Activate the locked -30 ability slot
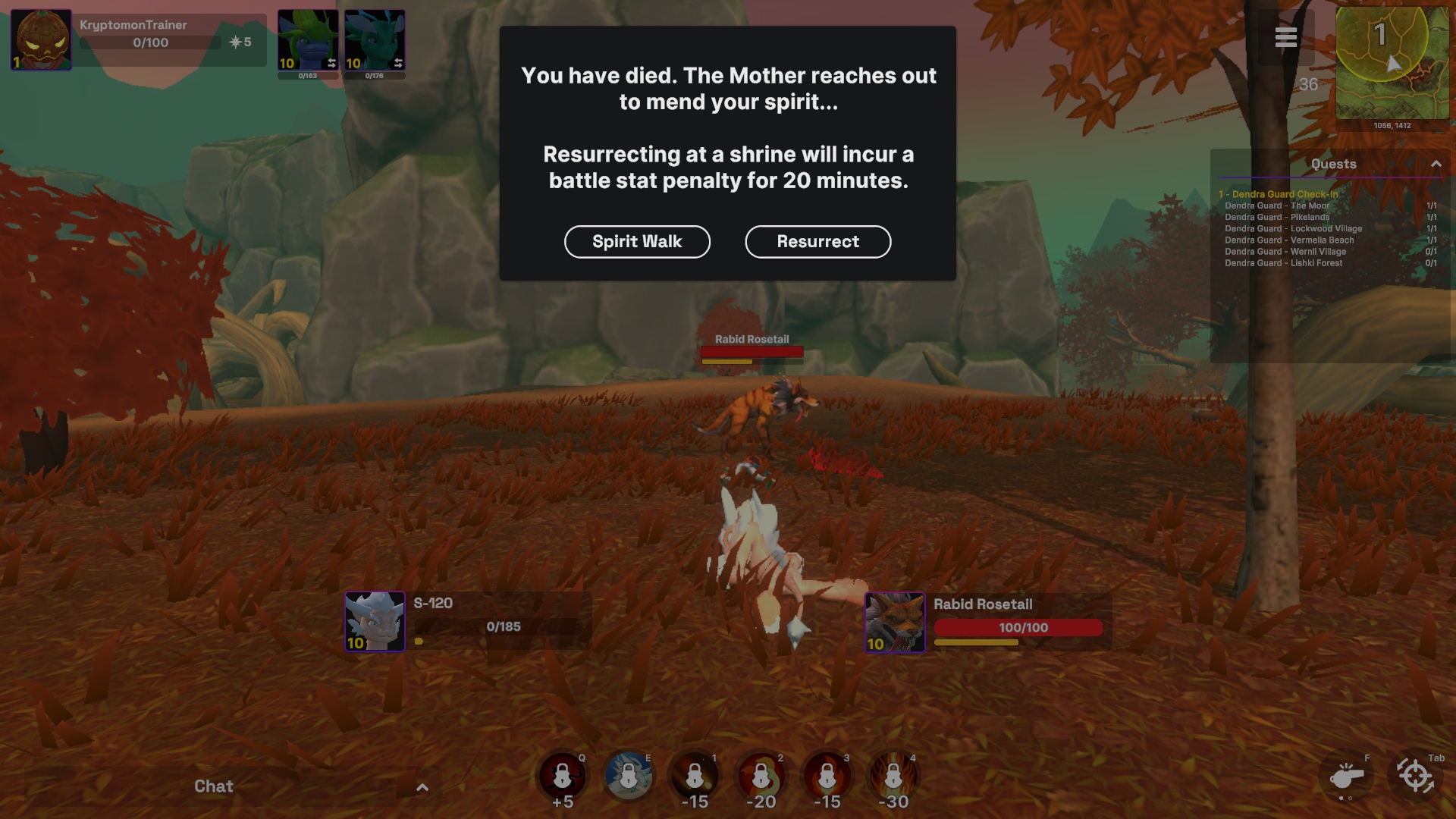Viewport: 1456px width, 819px height. (893, 777)
